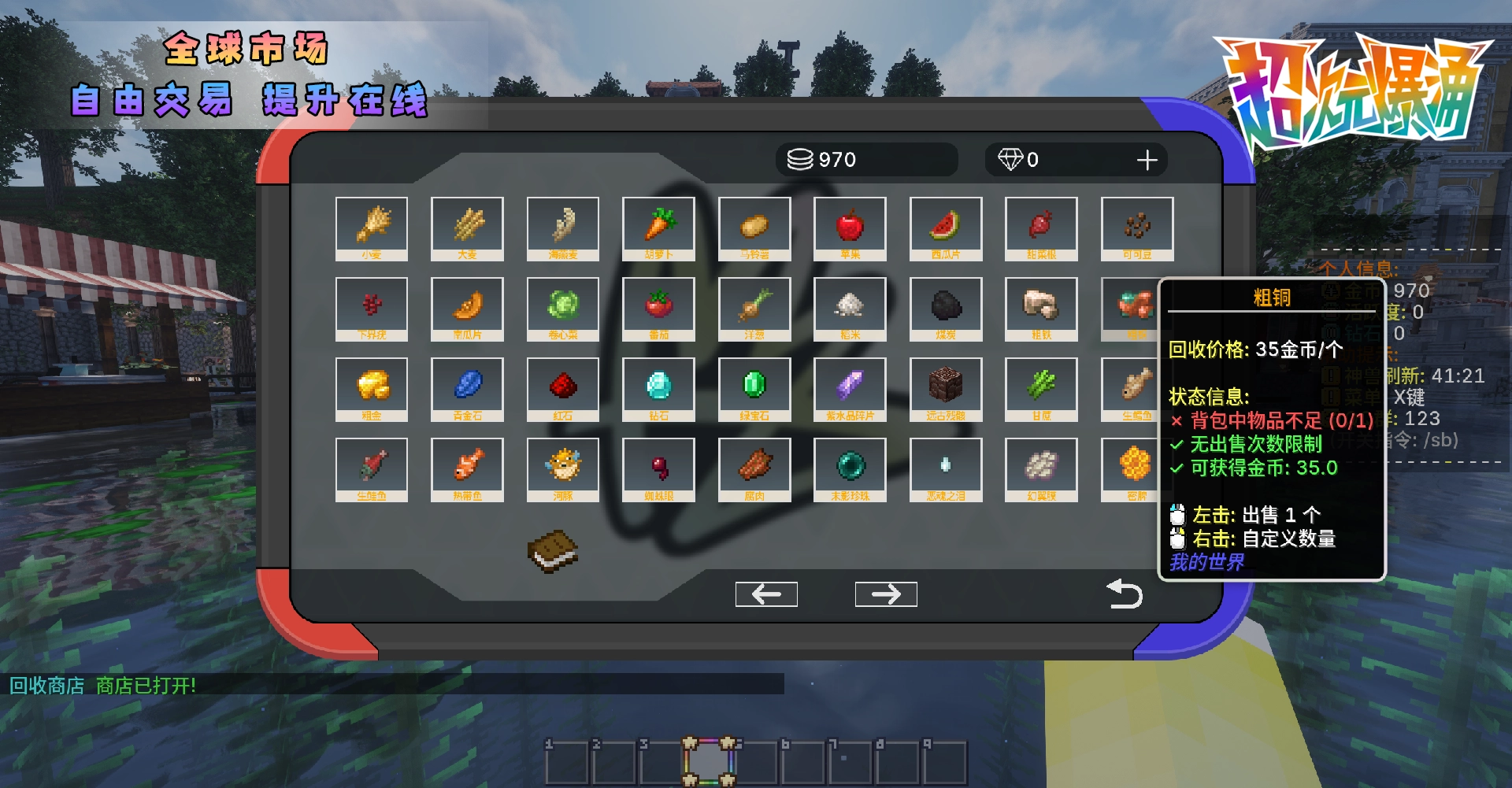This screenshot has width=1512, height=788.
Task: Sell the raw gold (粗金) item
Action: coord(371,388)
